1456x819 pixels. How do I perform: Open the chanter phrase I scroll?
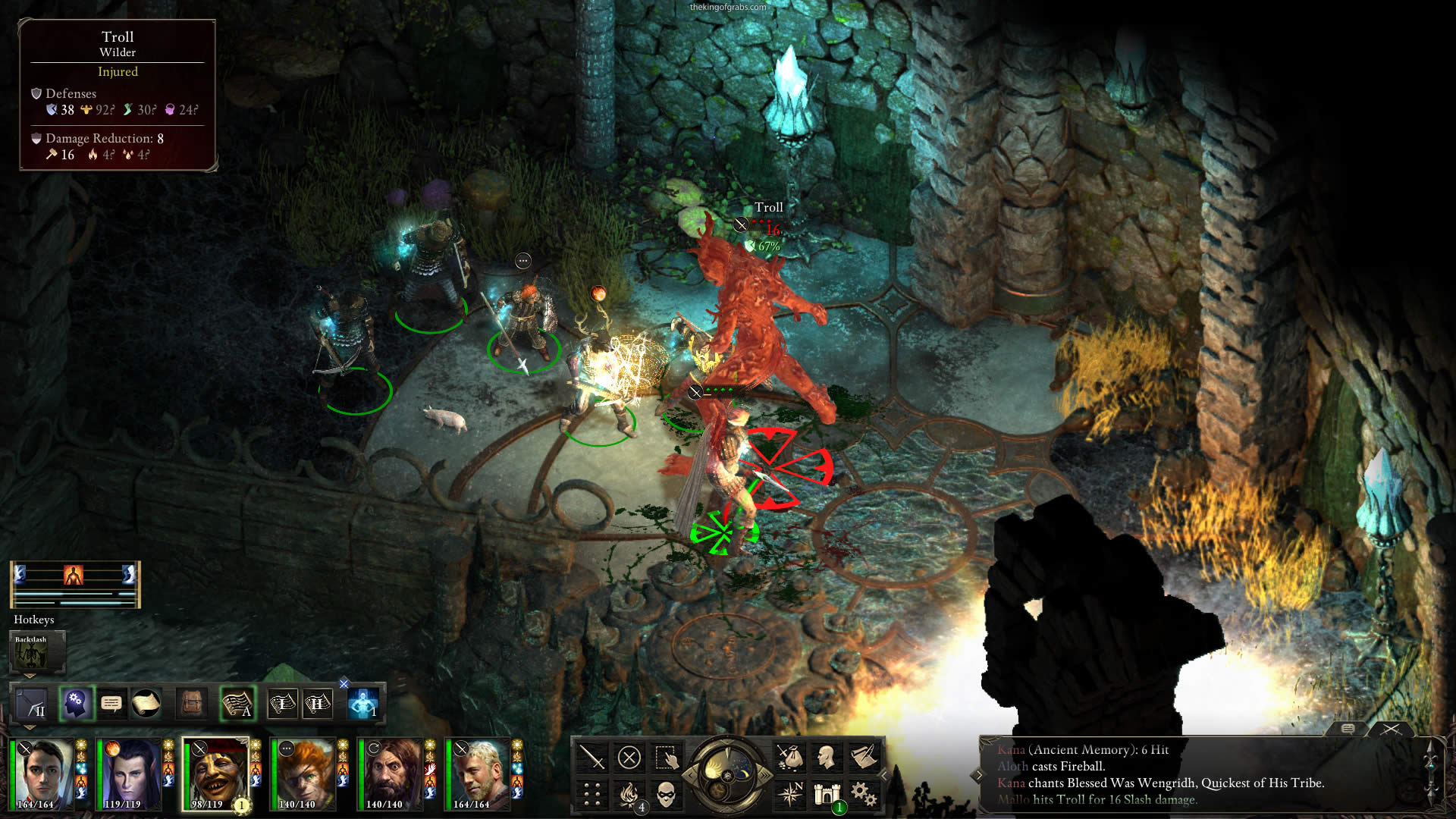282,704
